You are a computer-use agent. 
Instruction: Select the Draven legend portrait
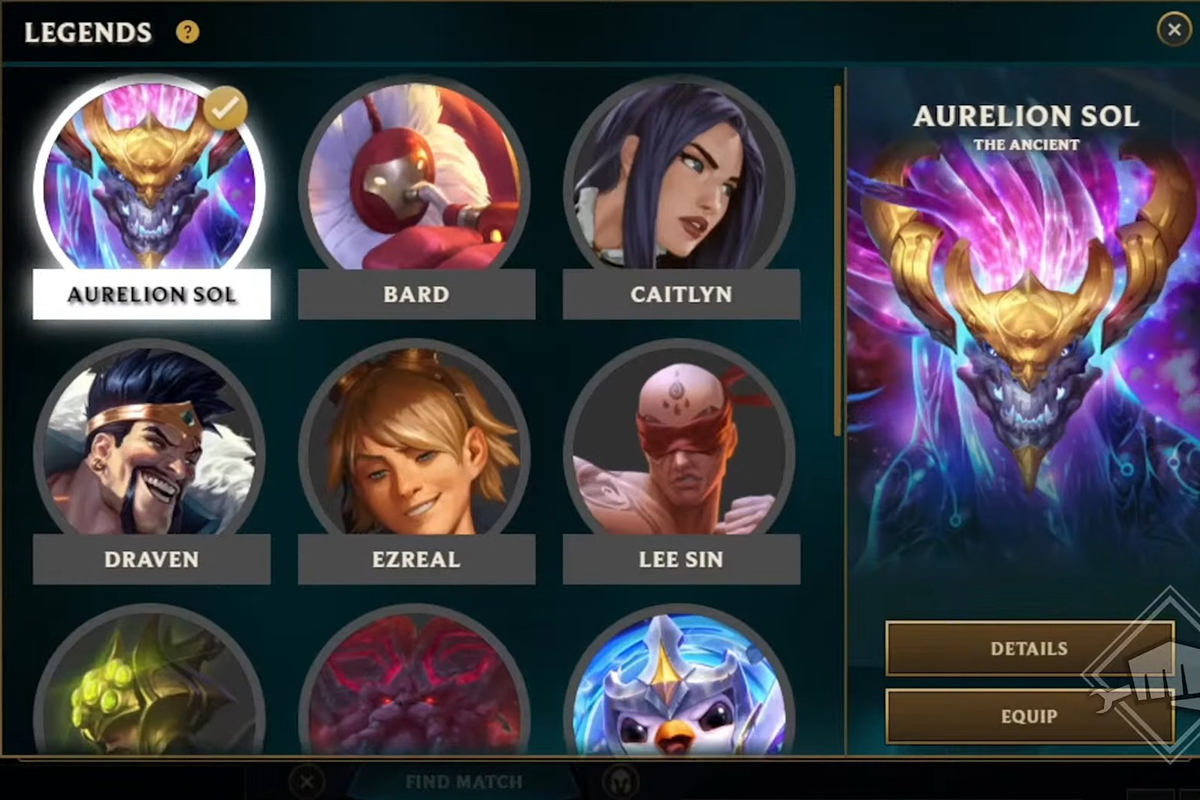151,445
